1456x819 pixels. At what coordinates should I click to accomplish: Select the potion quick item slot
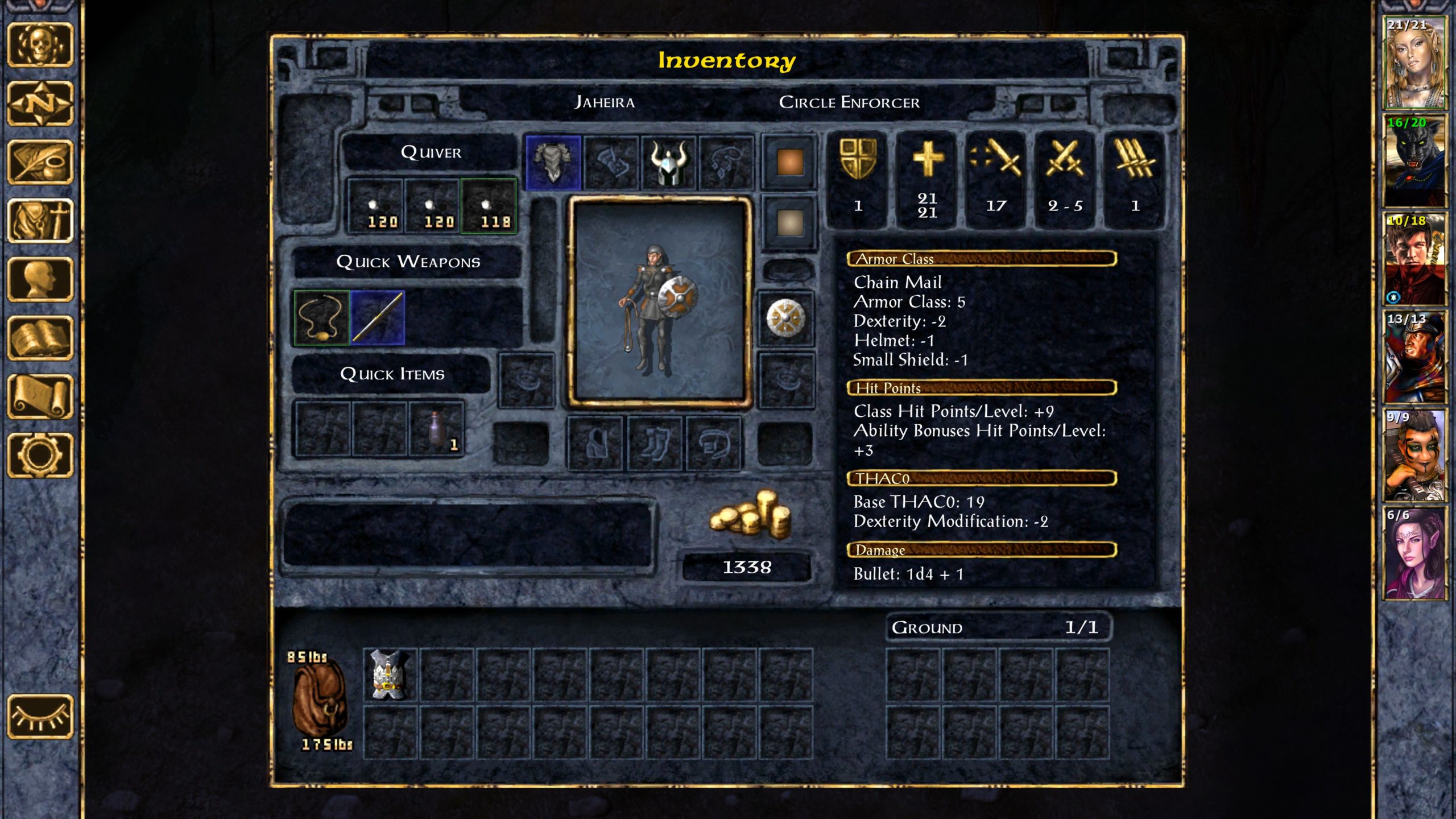click(x=436, y=429)
